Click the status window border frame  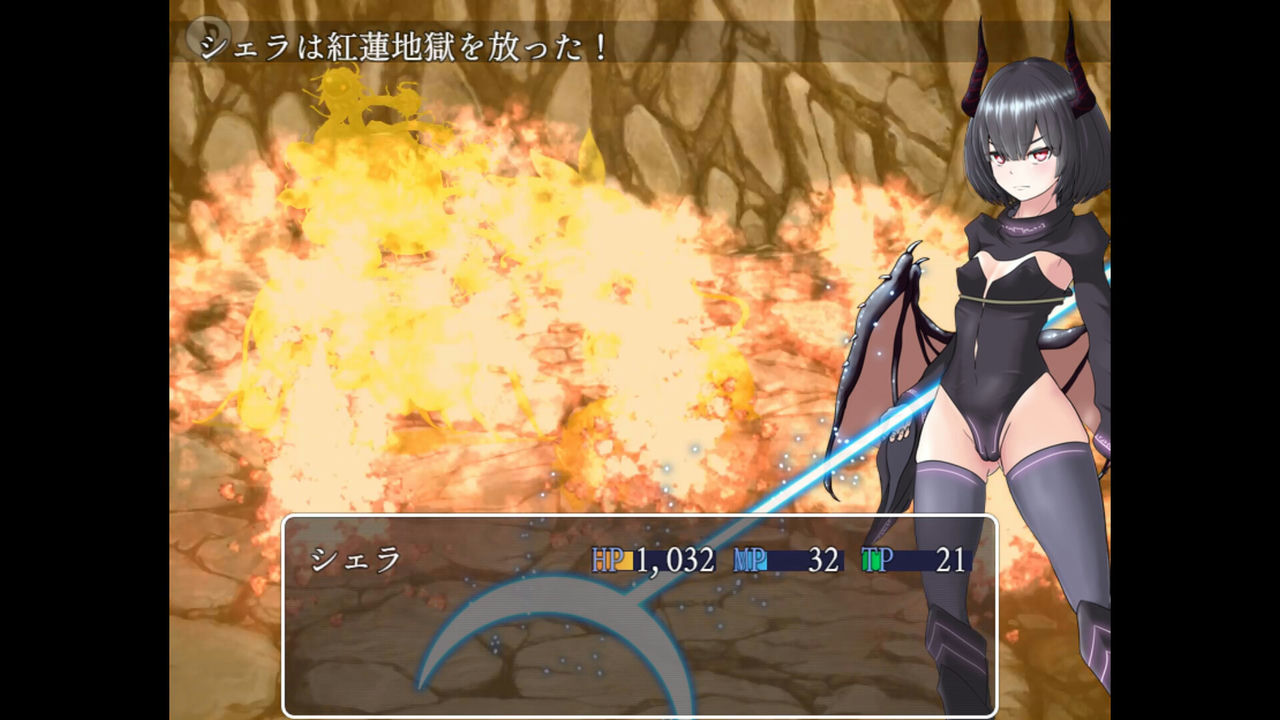[x=640, y=517]
